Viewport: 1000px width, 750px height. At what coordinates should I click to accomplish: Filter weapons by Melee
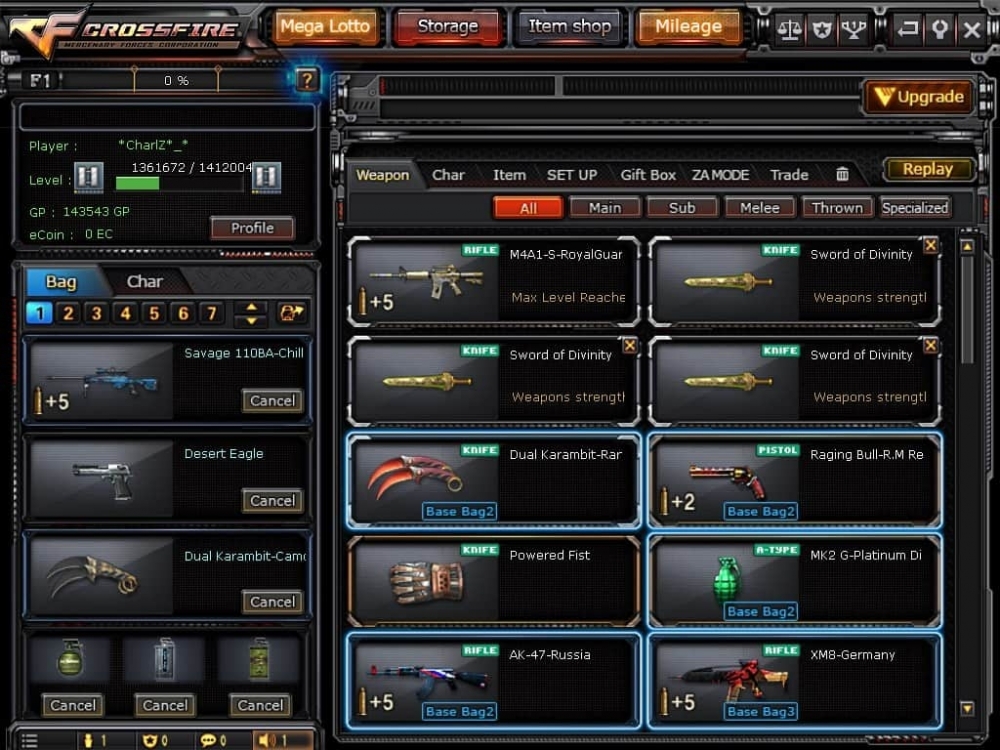tap(760, 208)
